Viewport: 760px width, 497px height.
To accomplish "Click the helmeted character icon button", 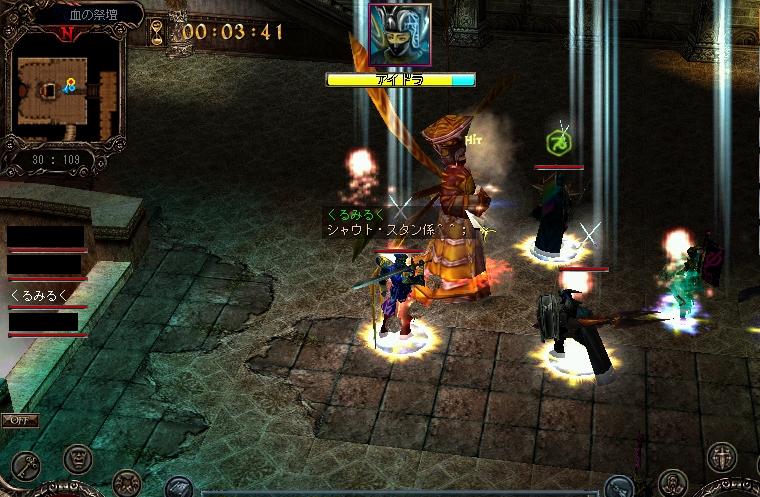I will point(672,481).
